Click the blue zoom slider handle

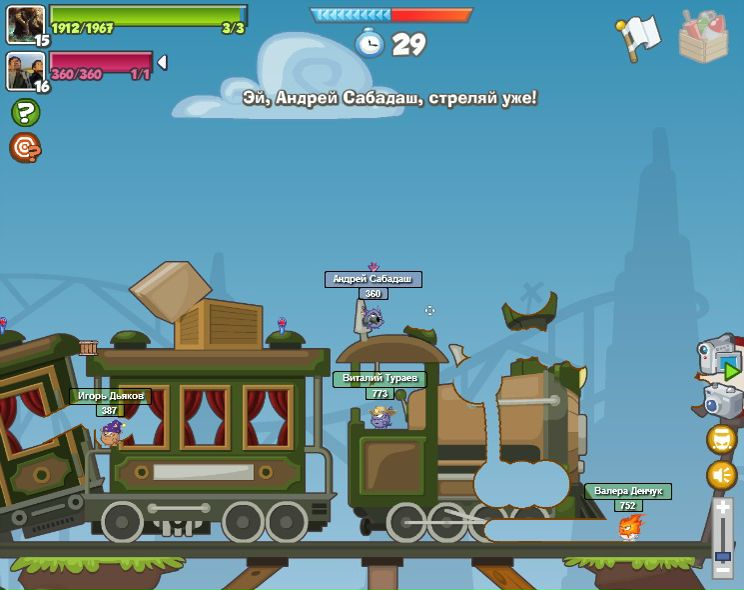pos(722,556)
